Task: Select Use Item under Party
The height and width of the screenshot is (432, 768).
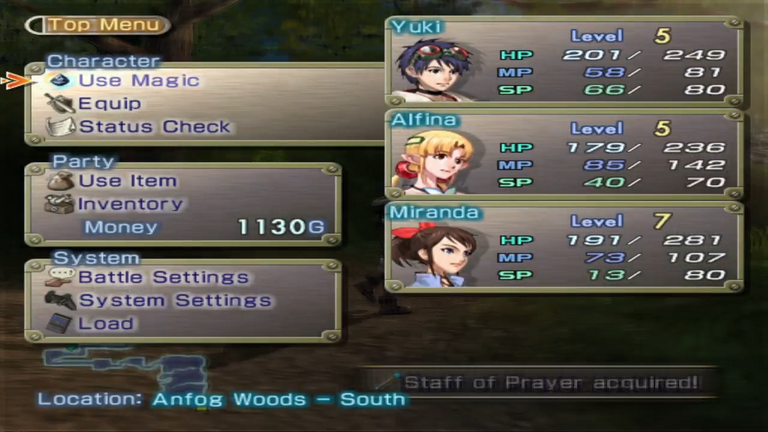Action: (127, 181)
